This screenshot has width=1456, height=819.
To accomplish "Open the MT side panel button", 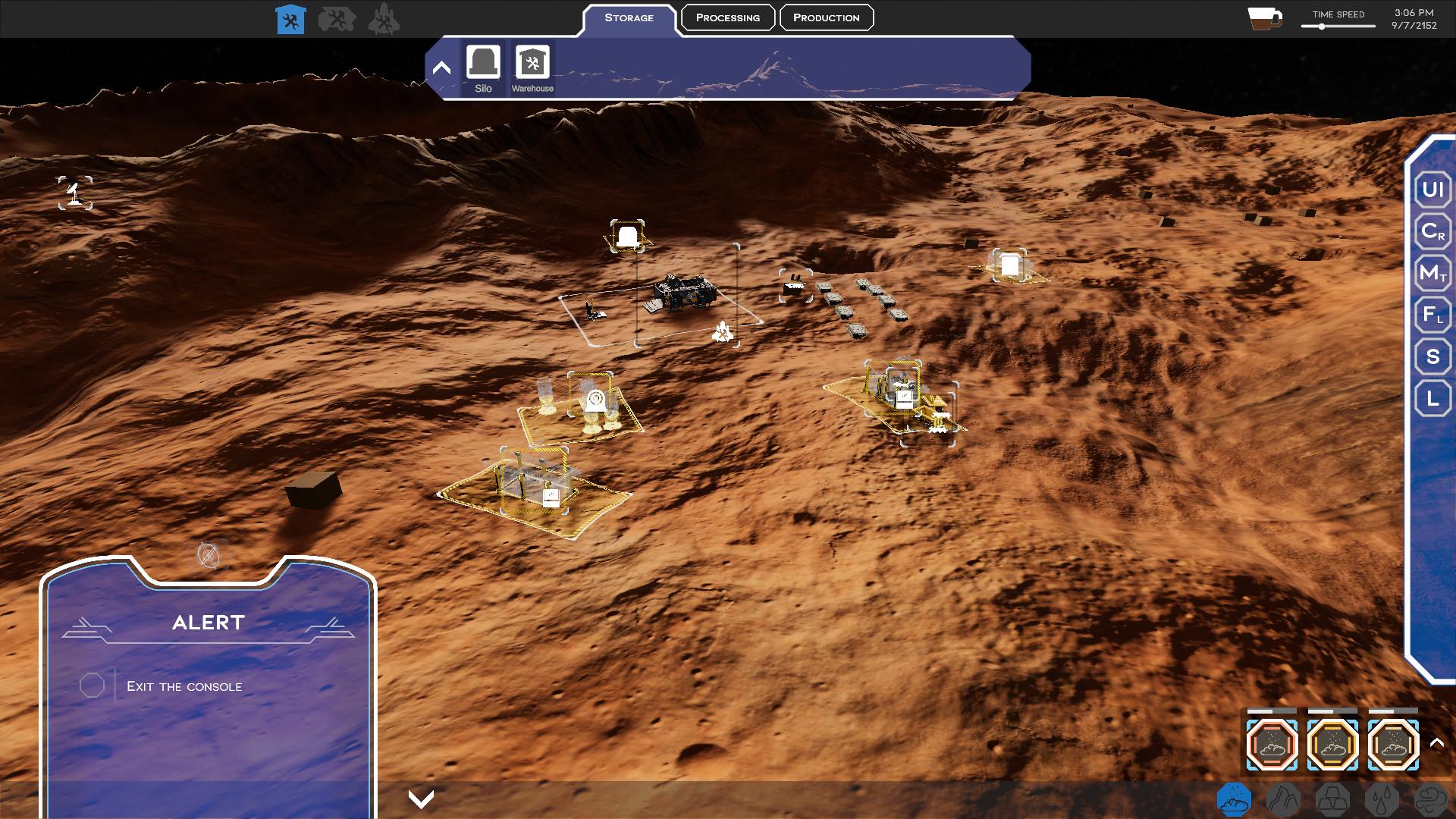I will click(1432, 273).
